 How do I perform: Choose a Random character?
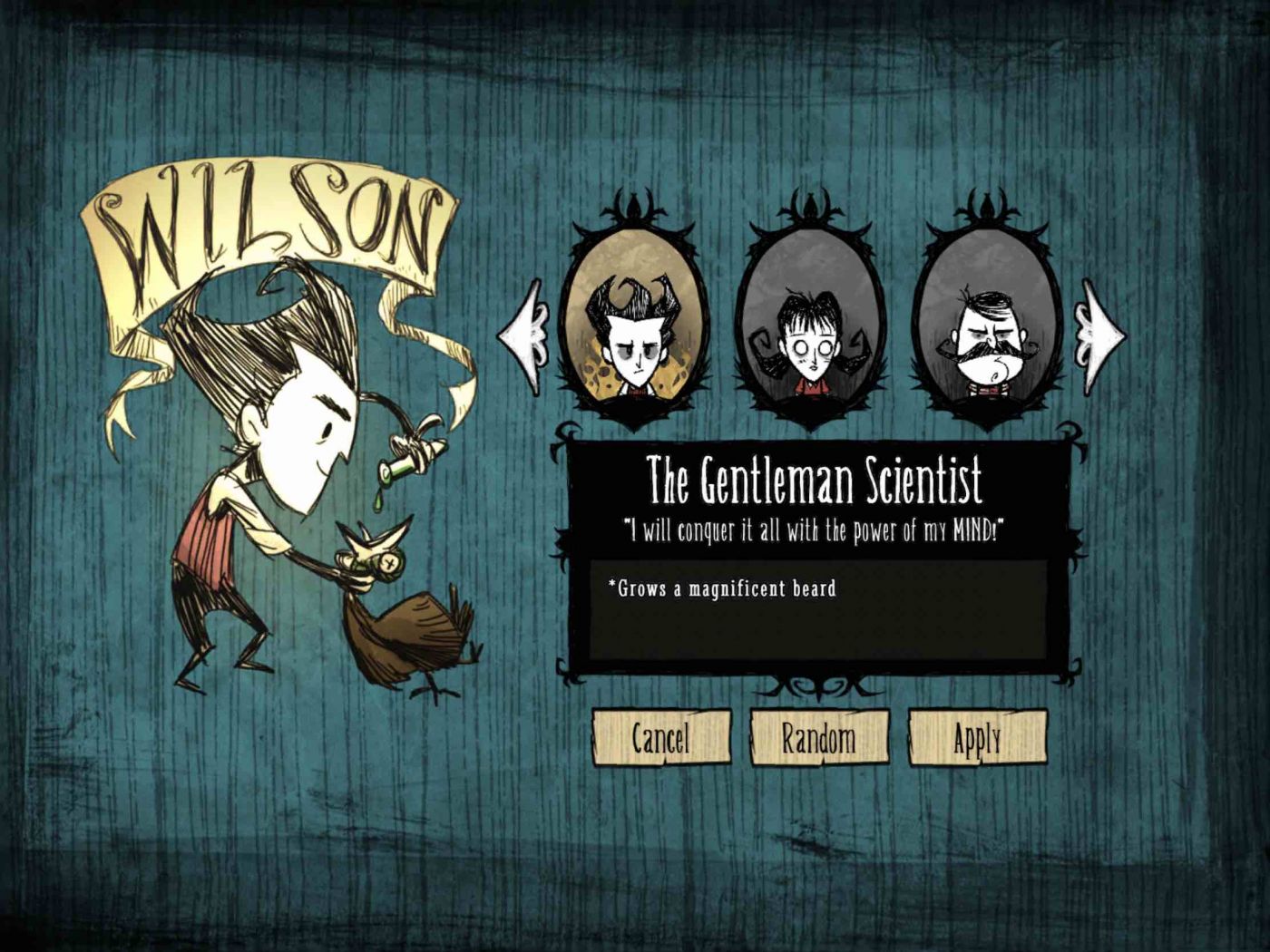818,738
